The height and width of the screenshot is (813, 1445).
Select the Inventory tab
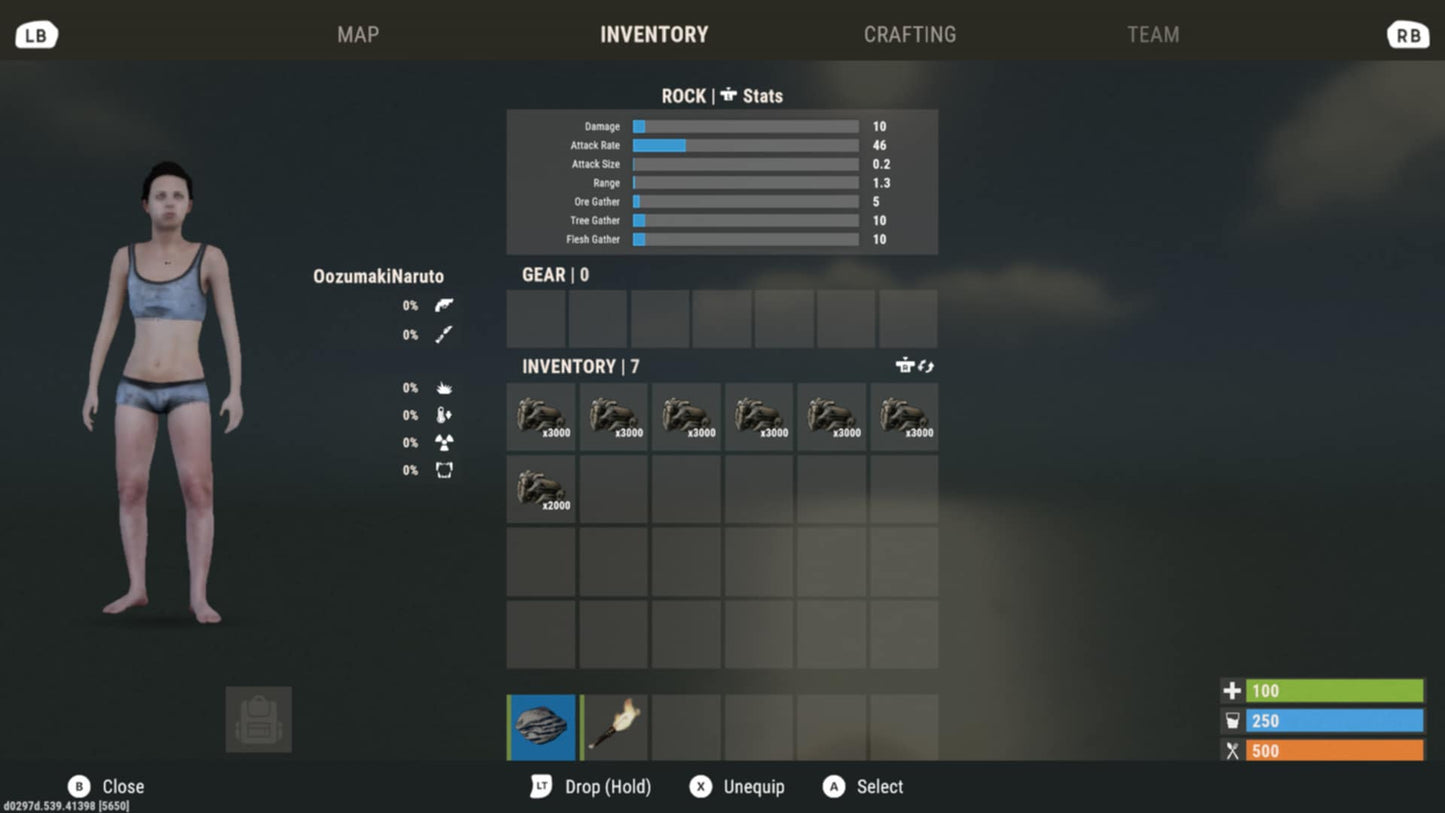tap(654, 35)
